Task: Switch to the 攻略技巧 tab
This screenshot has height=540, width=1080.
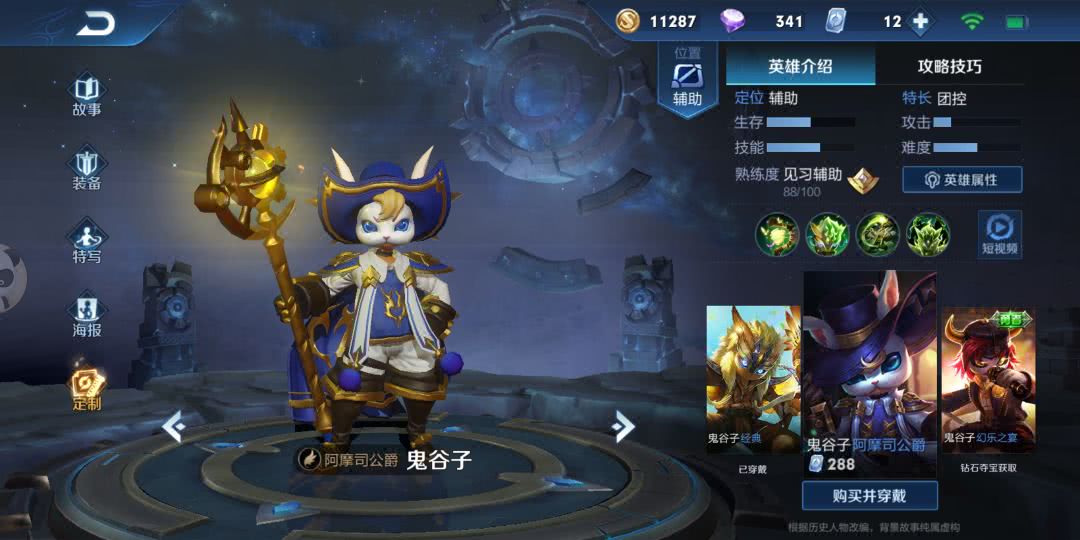Action: [949, 67]
